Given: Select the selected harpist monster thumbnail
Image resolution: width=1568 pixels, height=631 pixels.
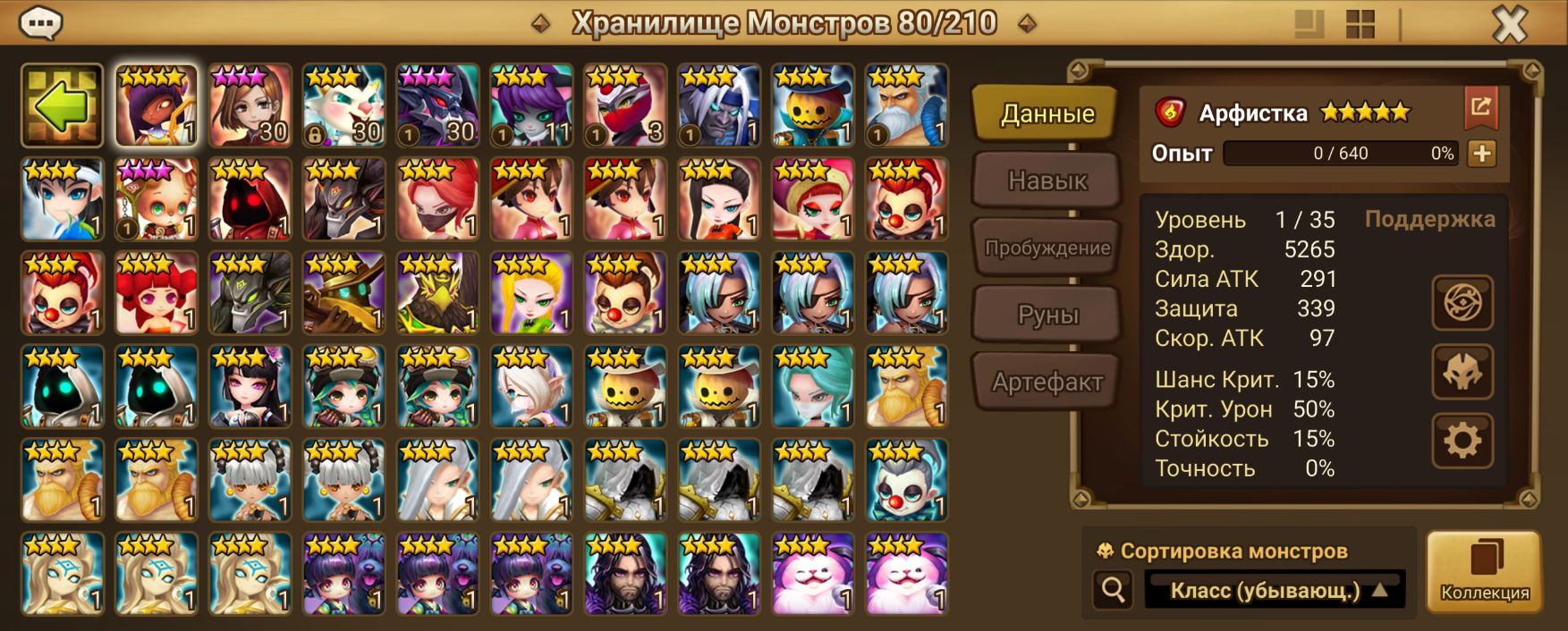Looking at the screenshot, I should tap(157, 106).
